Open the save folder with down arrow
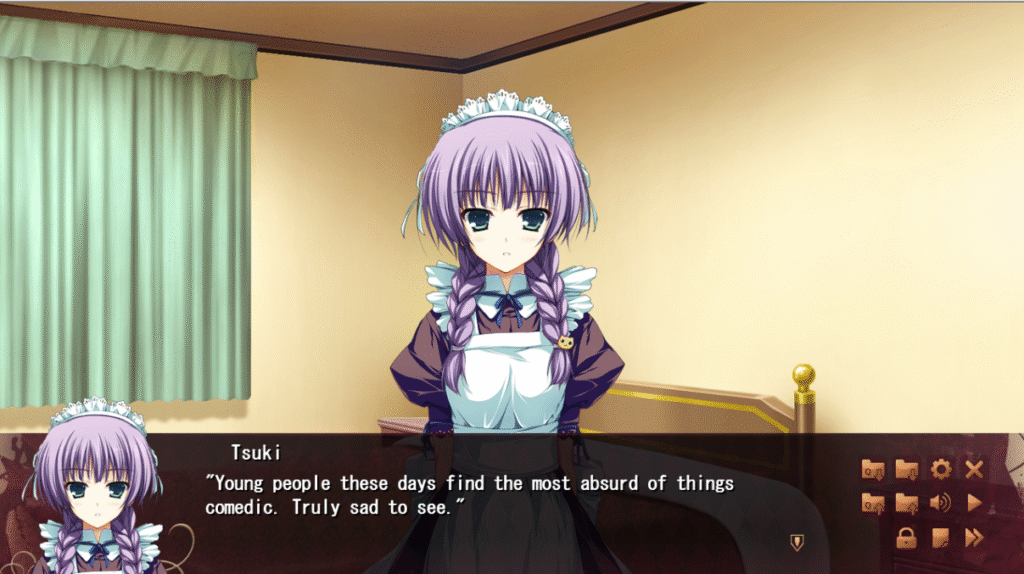 (907, 469)
